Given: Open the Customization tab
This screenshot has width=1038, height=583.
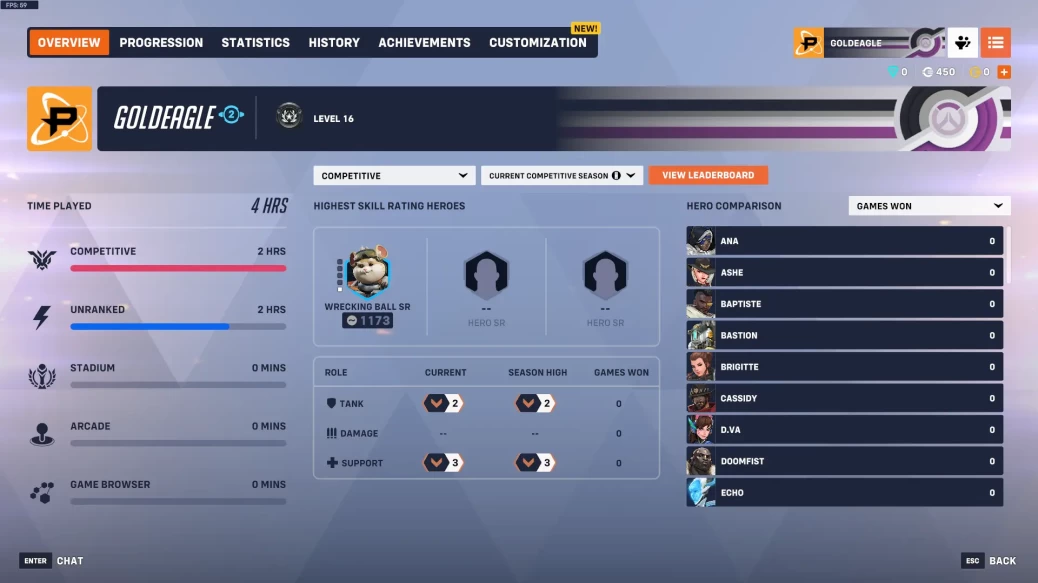Looking at the screenshot, I should 538,42.
